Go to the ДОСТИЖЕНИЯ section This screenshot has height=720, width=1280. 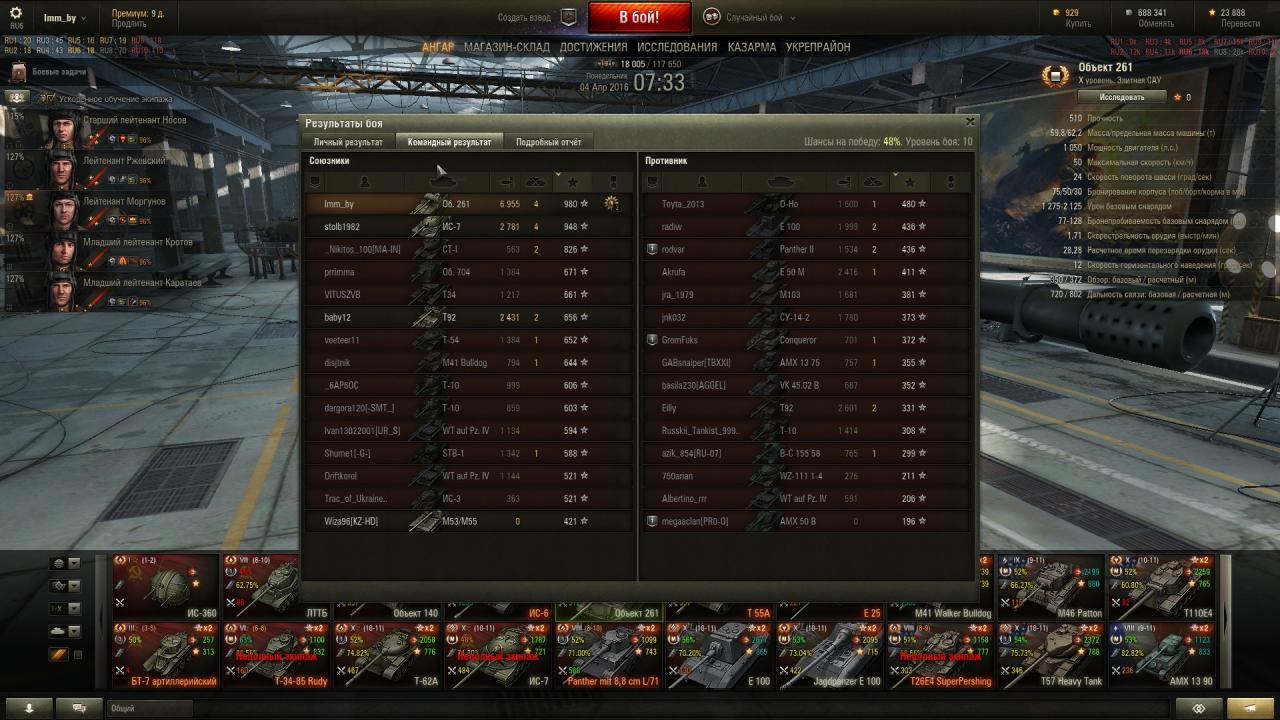click(593, 47)
